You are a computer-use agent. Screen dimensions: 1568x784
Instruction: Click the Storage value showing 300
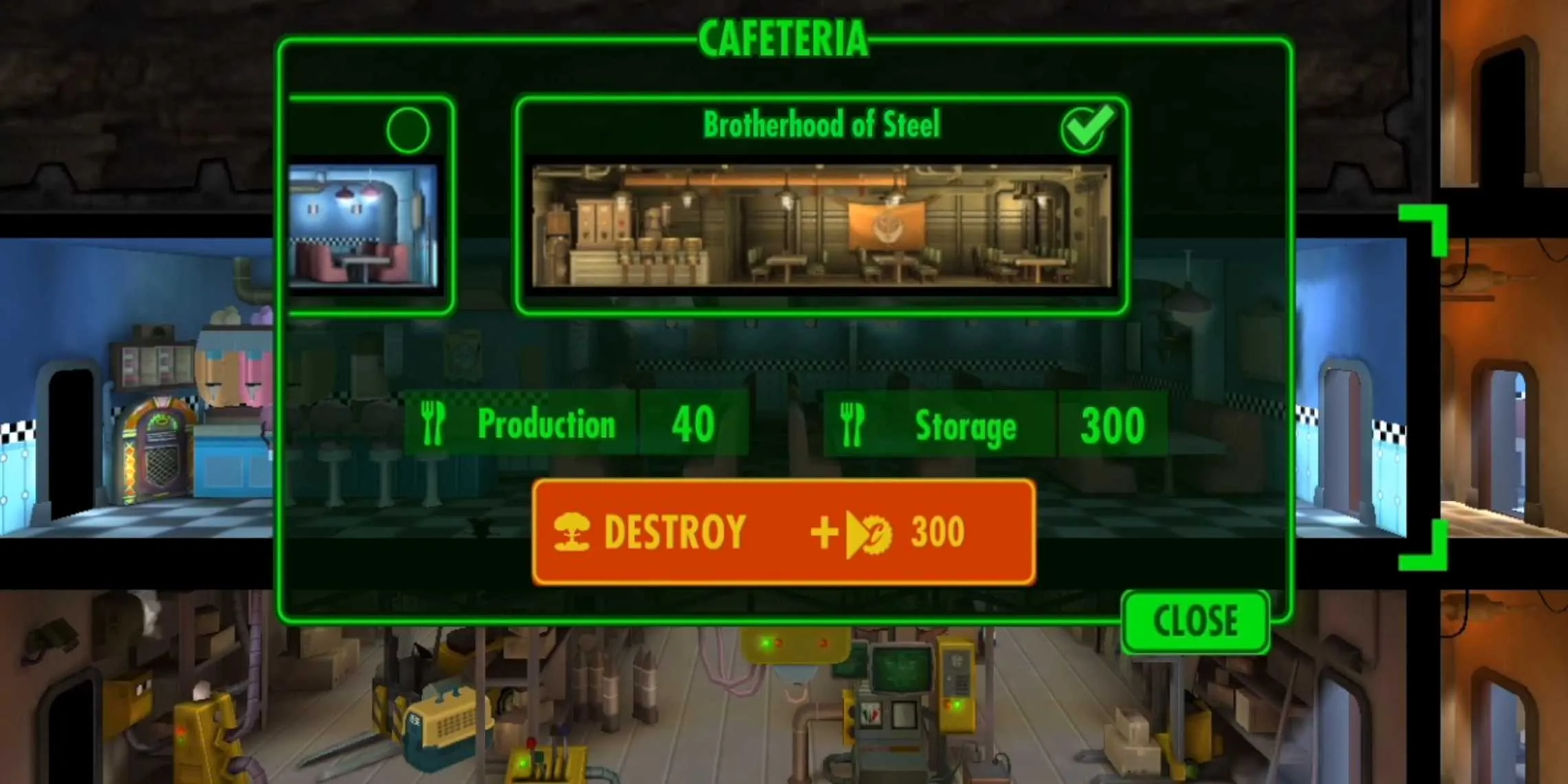tap(1112, 423)
